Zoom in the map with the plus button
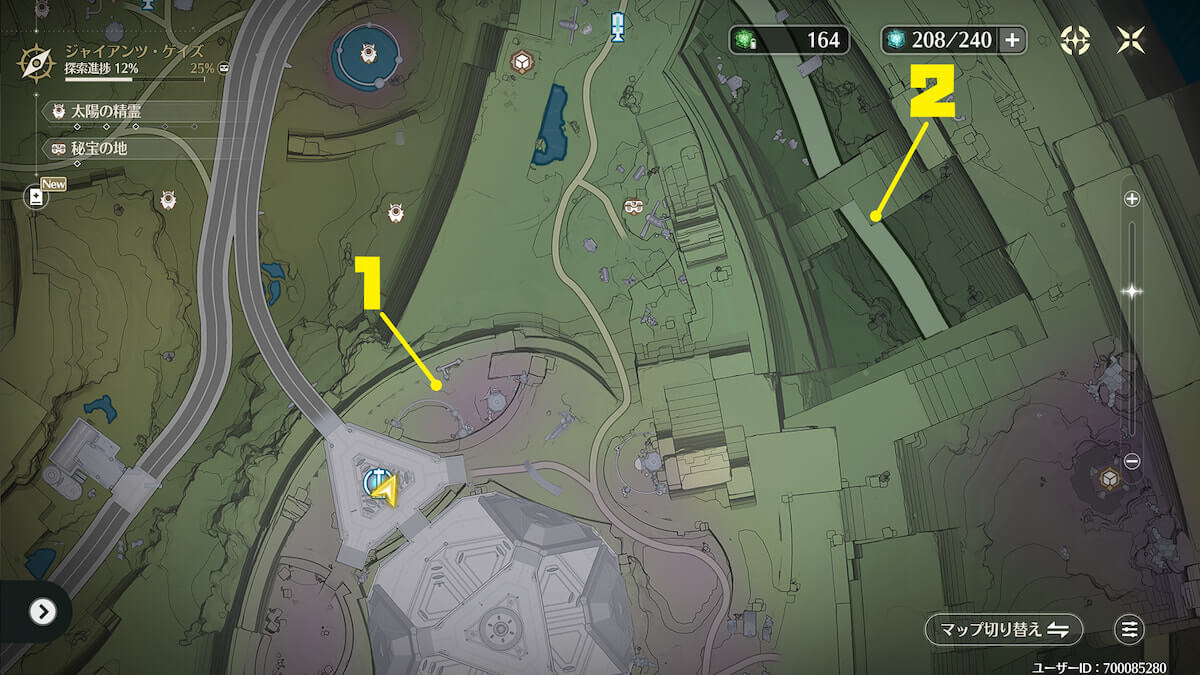Screen dimensions: 1200x675 click(x=1132, y=199)
